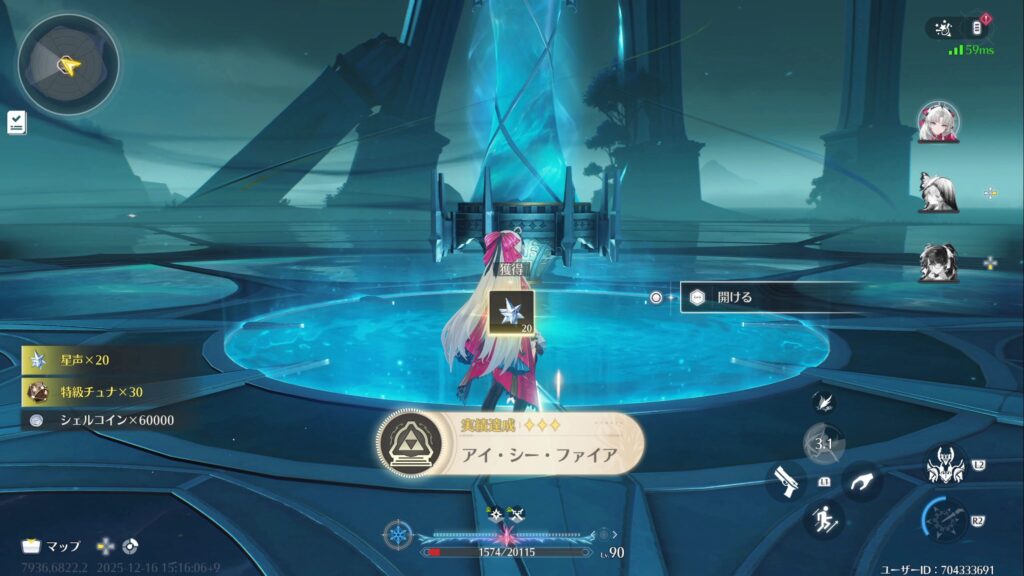Click the small wing utility icon

[824, 402]
